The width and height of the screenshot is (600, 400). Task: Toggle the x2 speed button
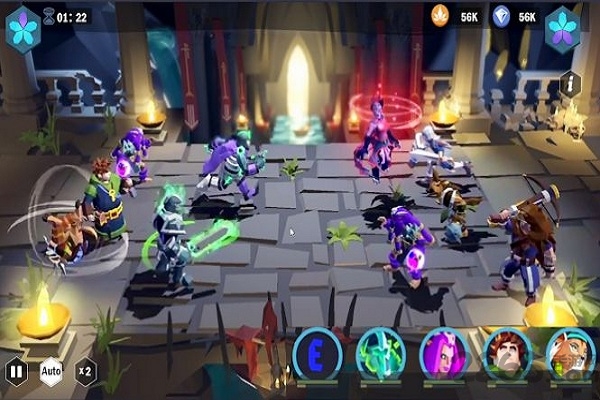pyautogui.click(x=85, y=373)
